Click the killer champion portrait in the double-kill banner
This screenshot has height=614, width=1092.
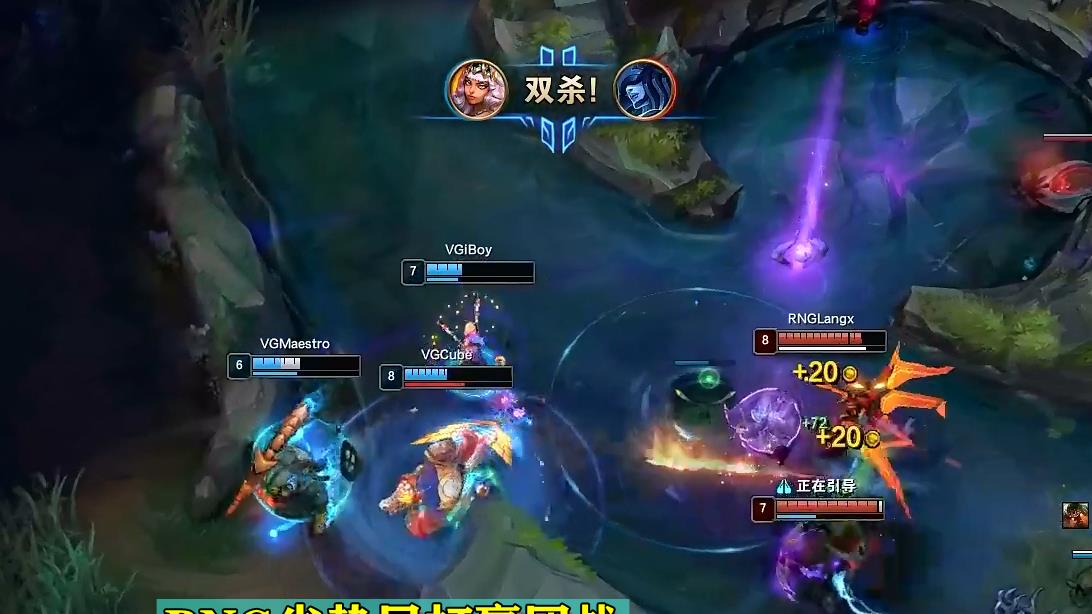[476, 89]
